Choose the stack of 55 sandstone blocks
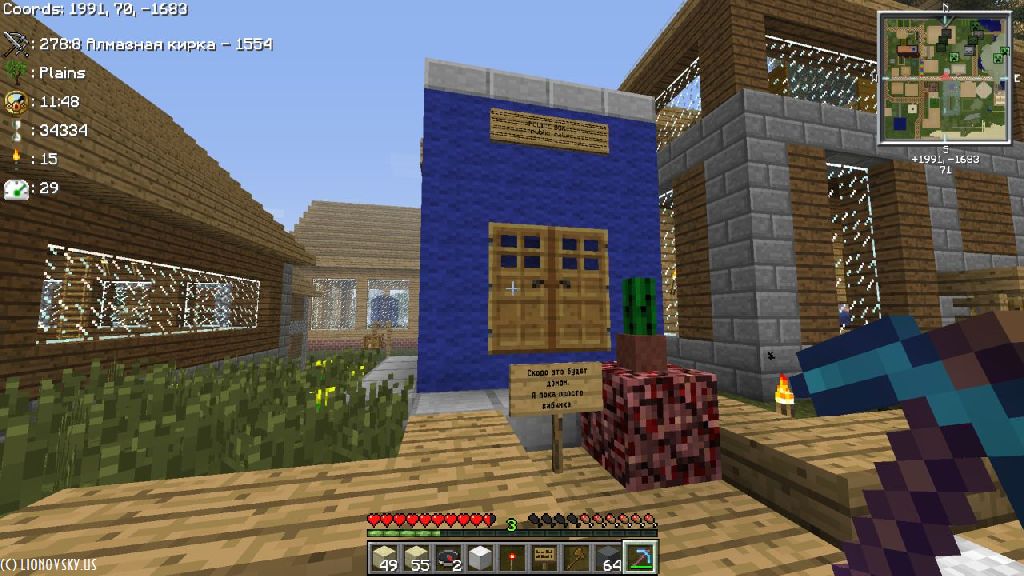Screen dimensions: 1024x576 point(416,558)
